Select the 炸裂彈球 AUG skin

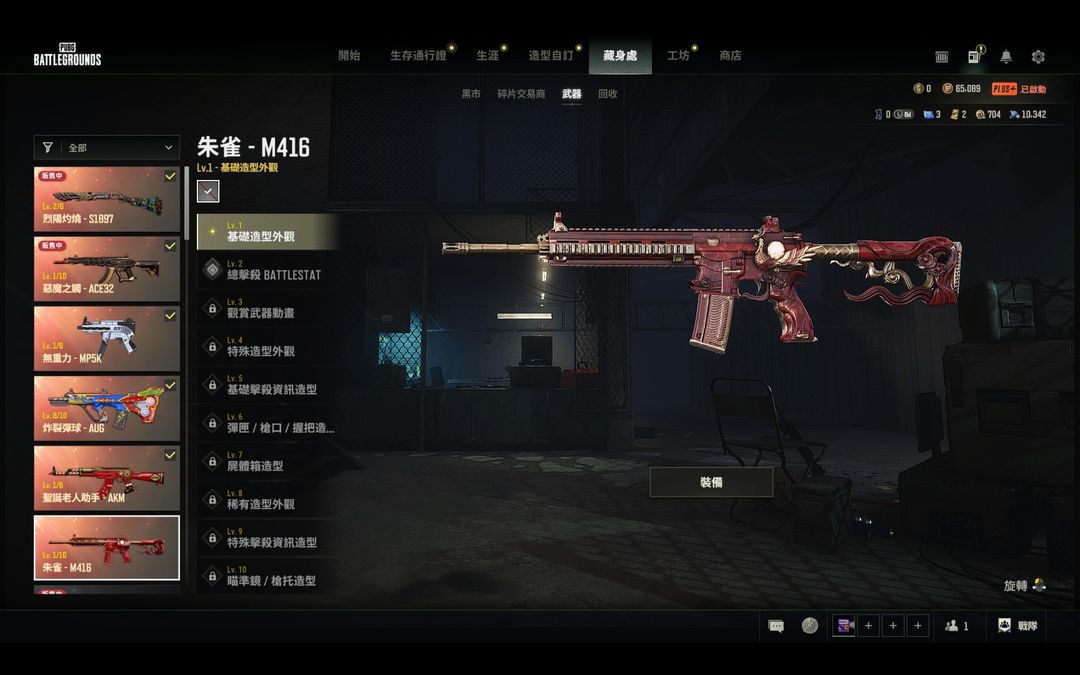[x=107, y=408]
